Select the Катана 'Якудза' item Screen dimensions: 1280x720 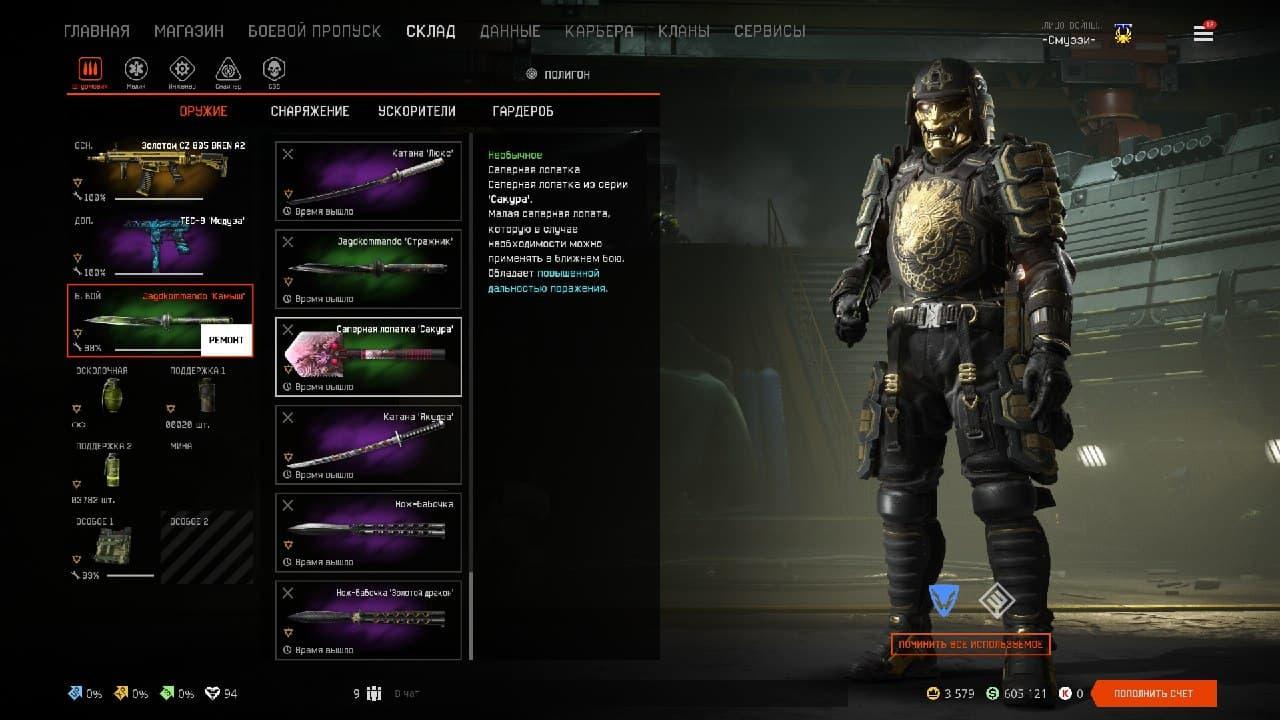coord(368,444)
